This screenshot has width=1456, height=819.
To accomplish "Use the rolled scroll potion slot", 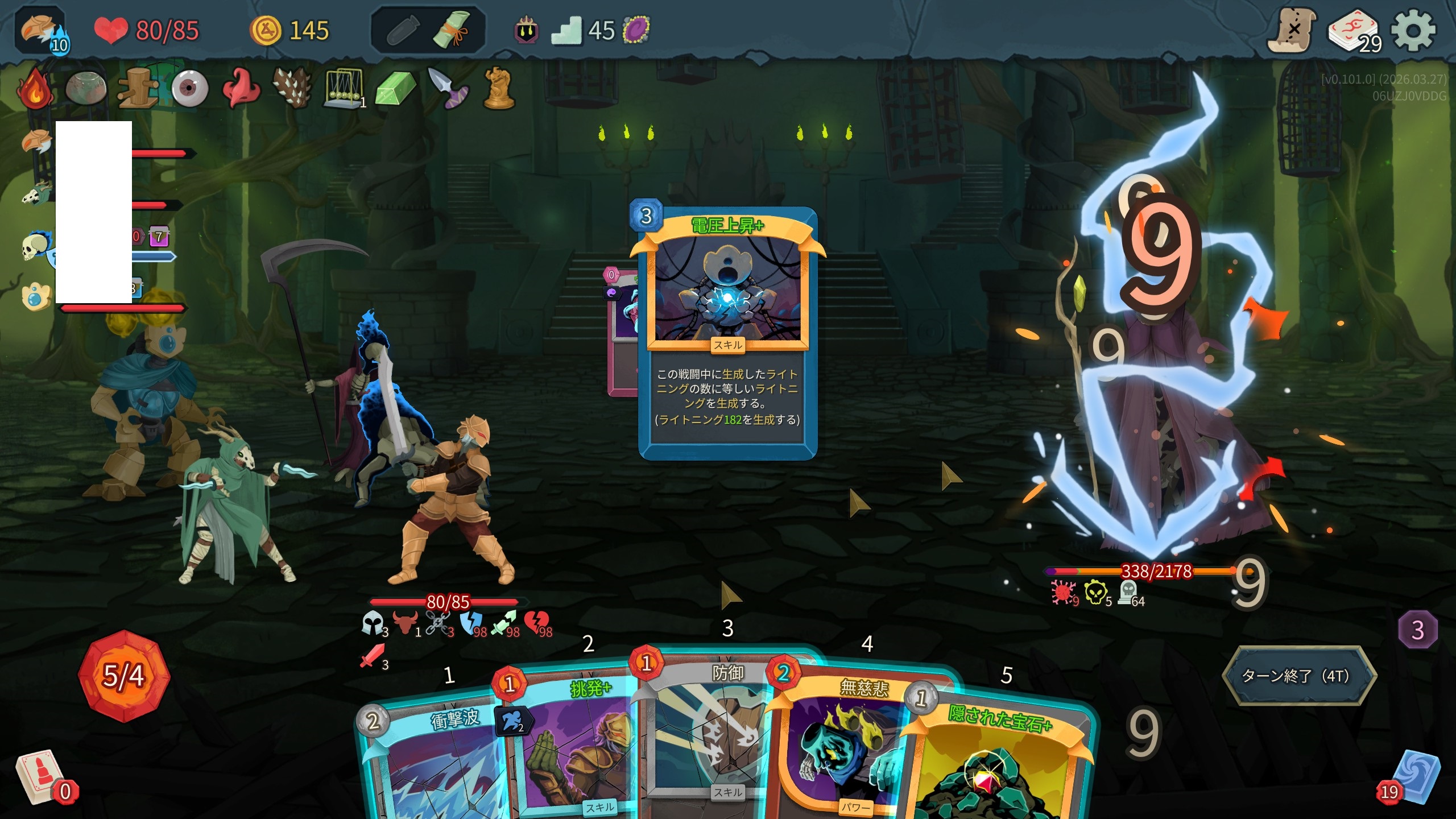I will pyautogui.click(x=452, y=30).
